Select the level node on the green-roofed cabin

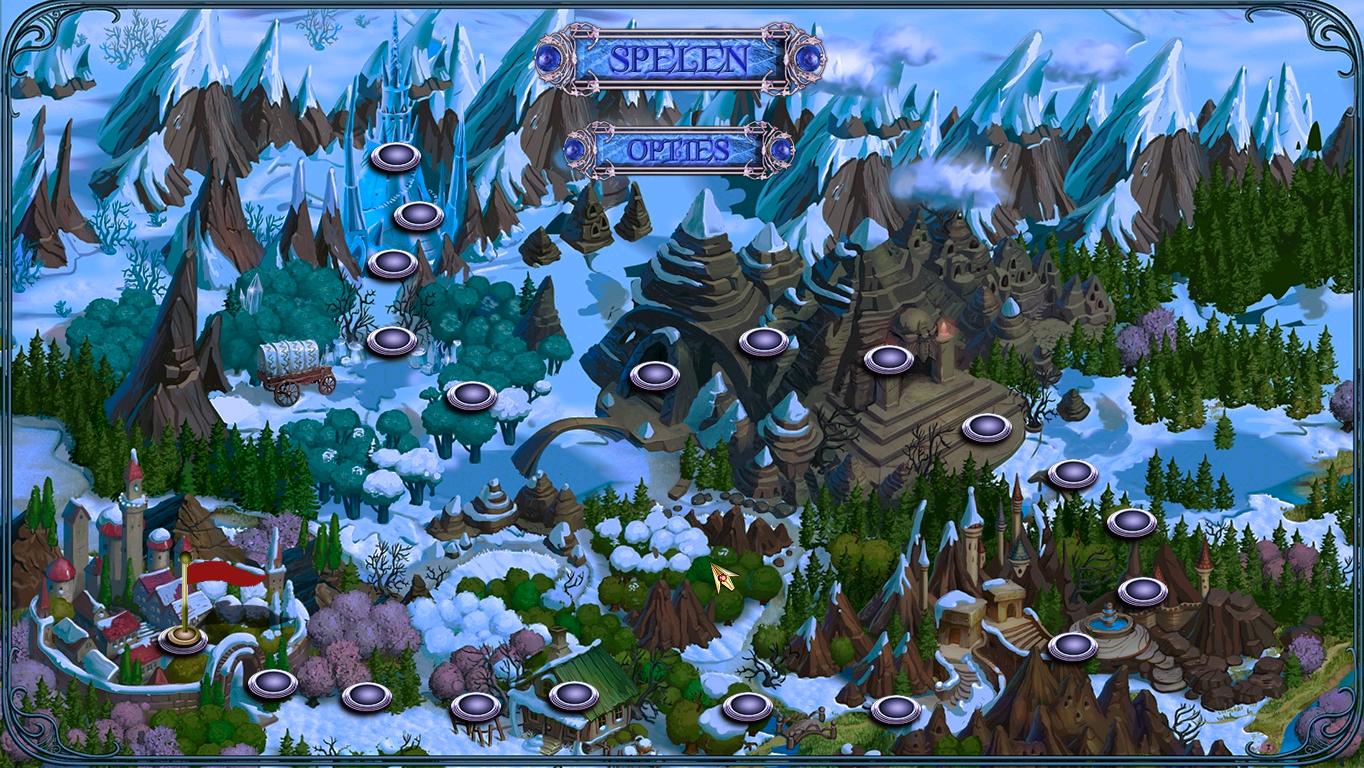click(x=573, y=694)
